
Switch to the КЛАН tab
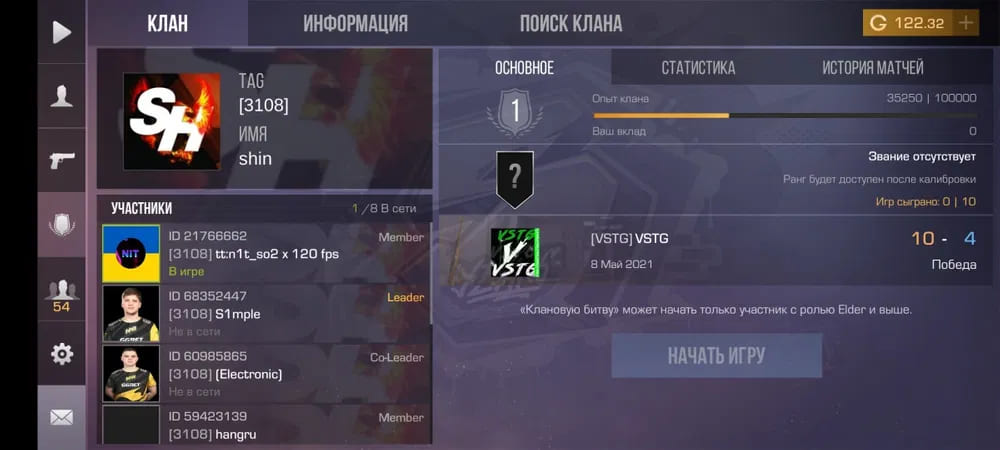tap(167, 24)
